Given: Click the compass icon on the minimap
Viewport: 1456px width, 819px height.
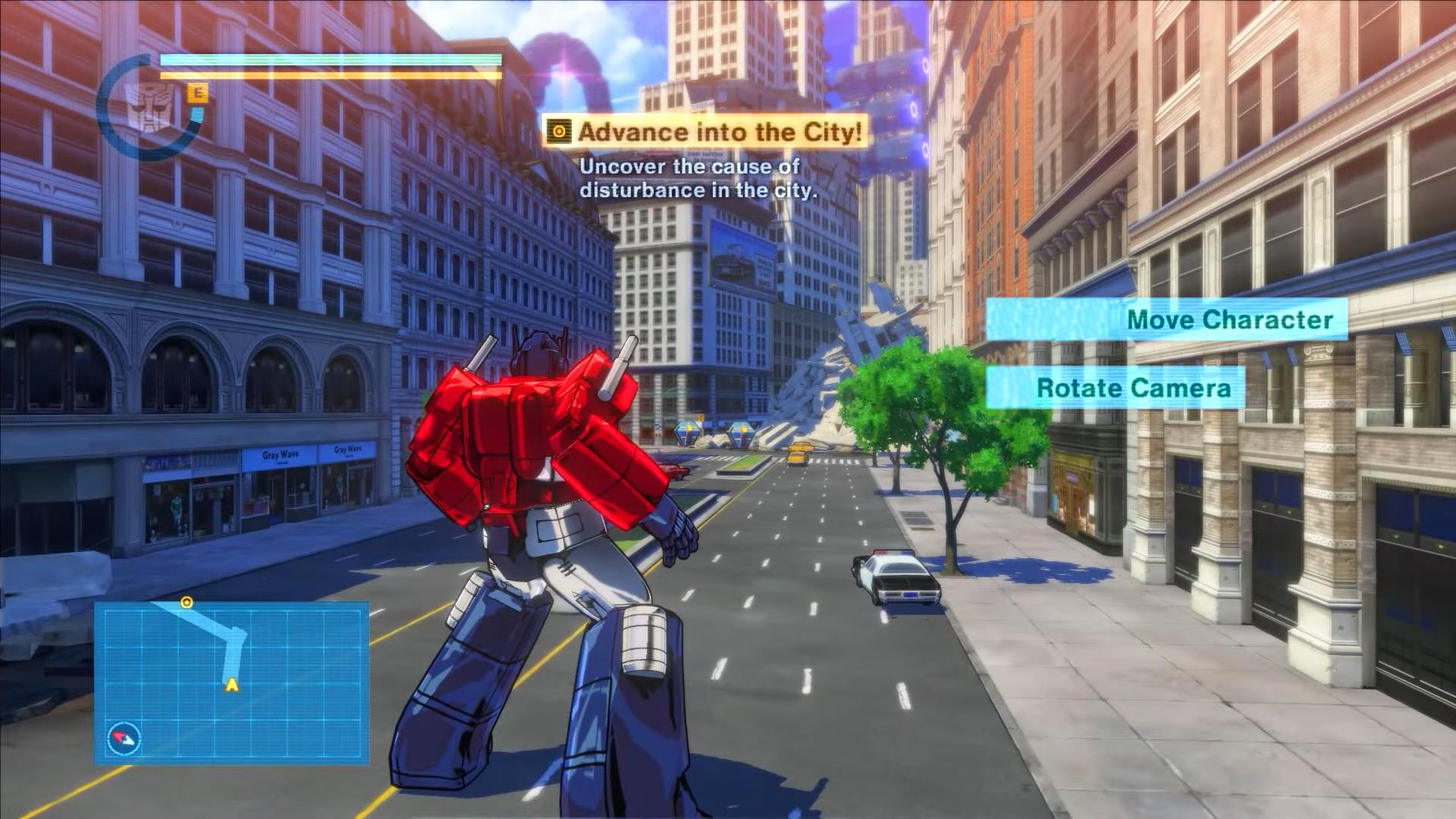Looking at the screenshot, I should (124, 738).
